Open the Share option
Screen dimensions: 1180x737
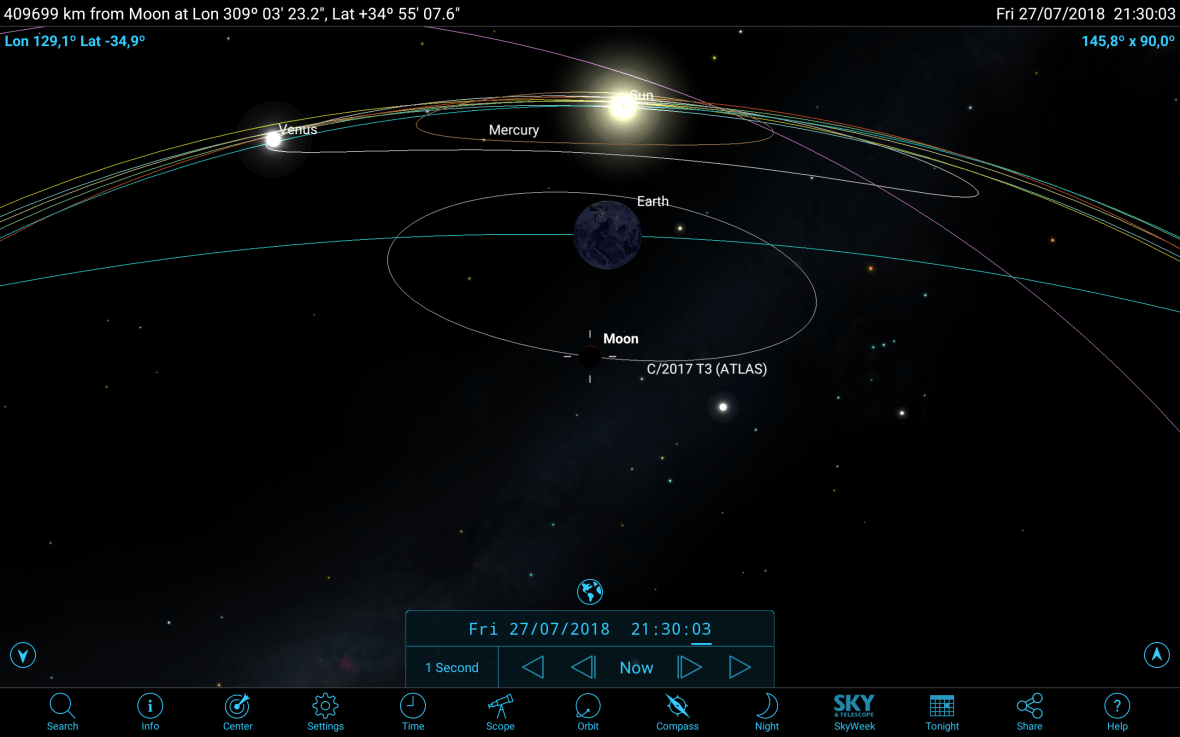point(1029,711)
